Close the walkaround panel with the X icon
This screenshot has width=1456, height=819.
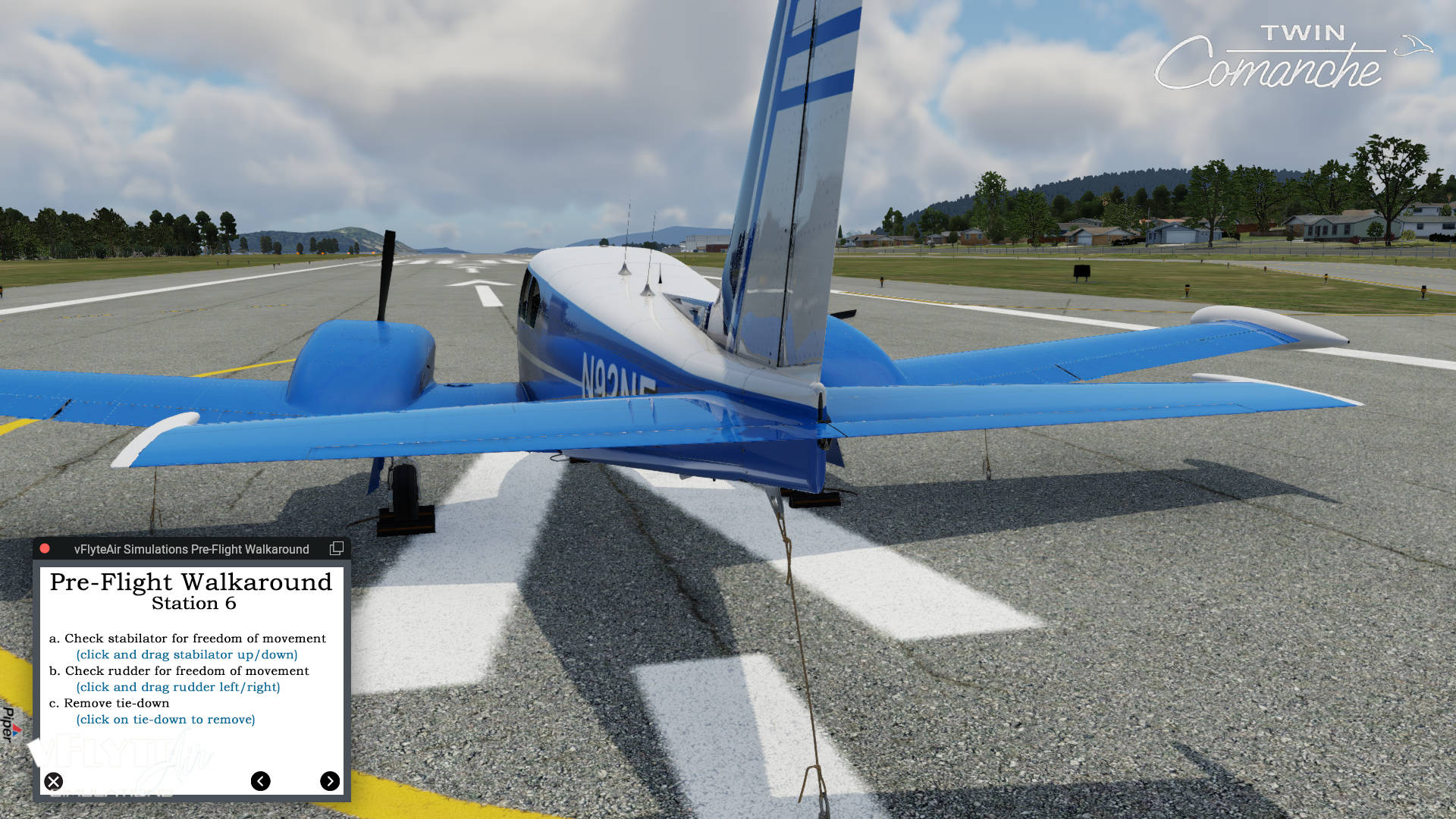(x=53, y=781)
